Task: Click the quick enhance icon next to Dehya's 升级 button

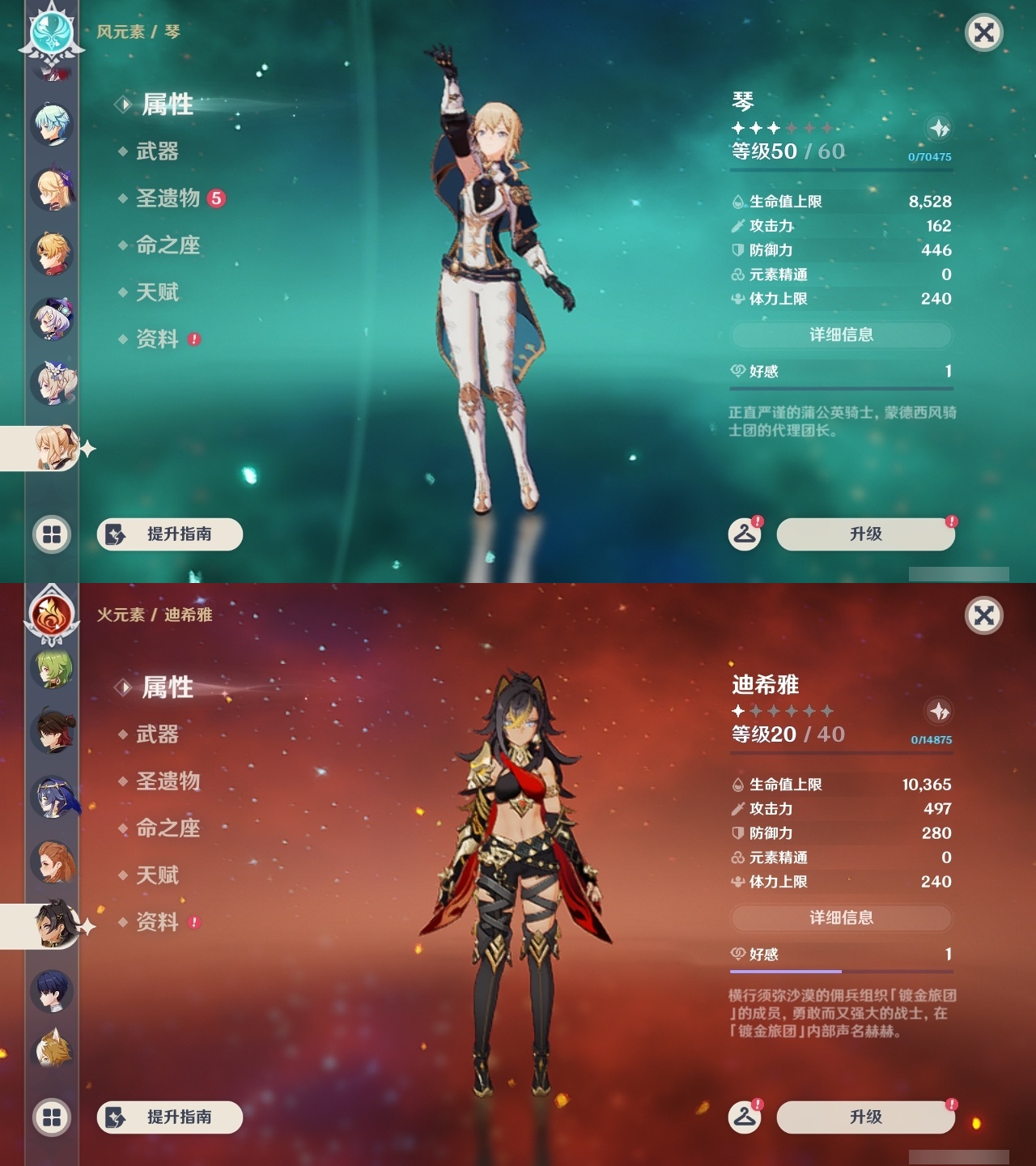Action: pyautogui.click(x=746, y=1117)
